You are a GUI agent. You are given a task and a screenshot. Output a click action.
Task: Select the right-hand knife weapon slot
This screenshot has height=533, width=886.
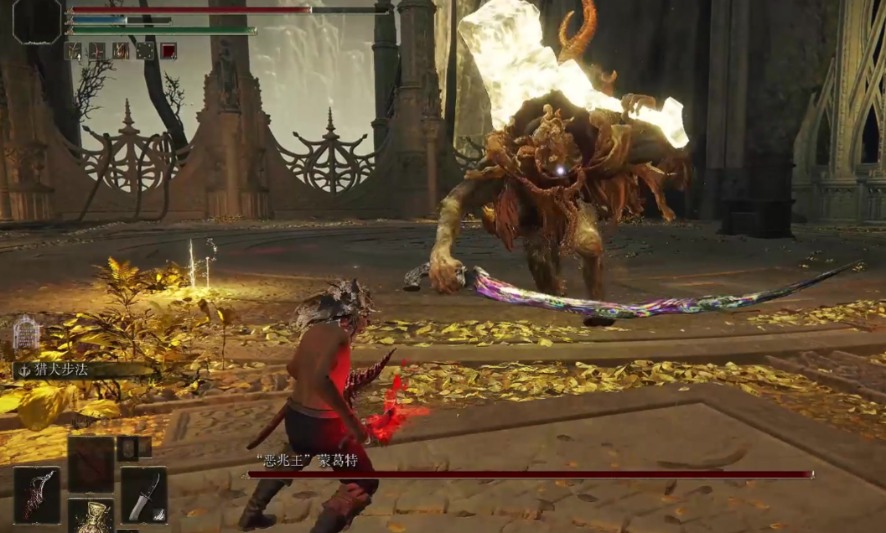144,495
